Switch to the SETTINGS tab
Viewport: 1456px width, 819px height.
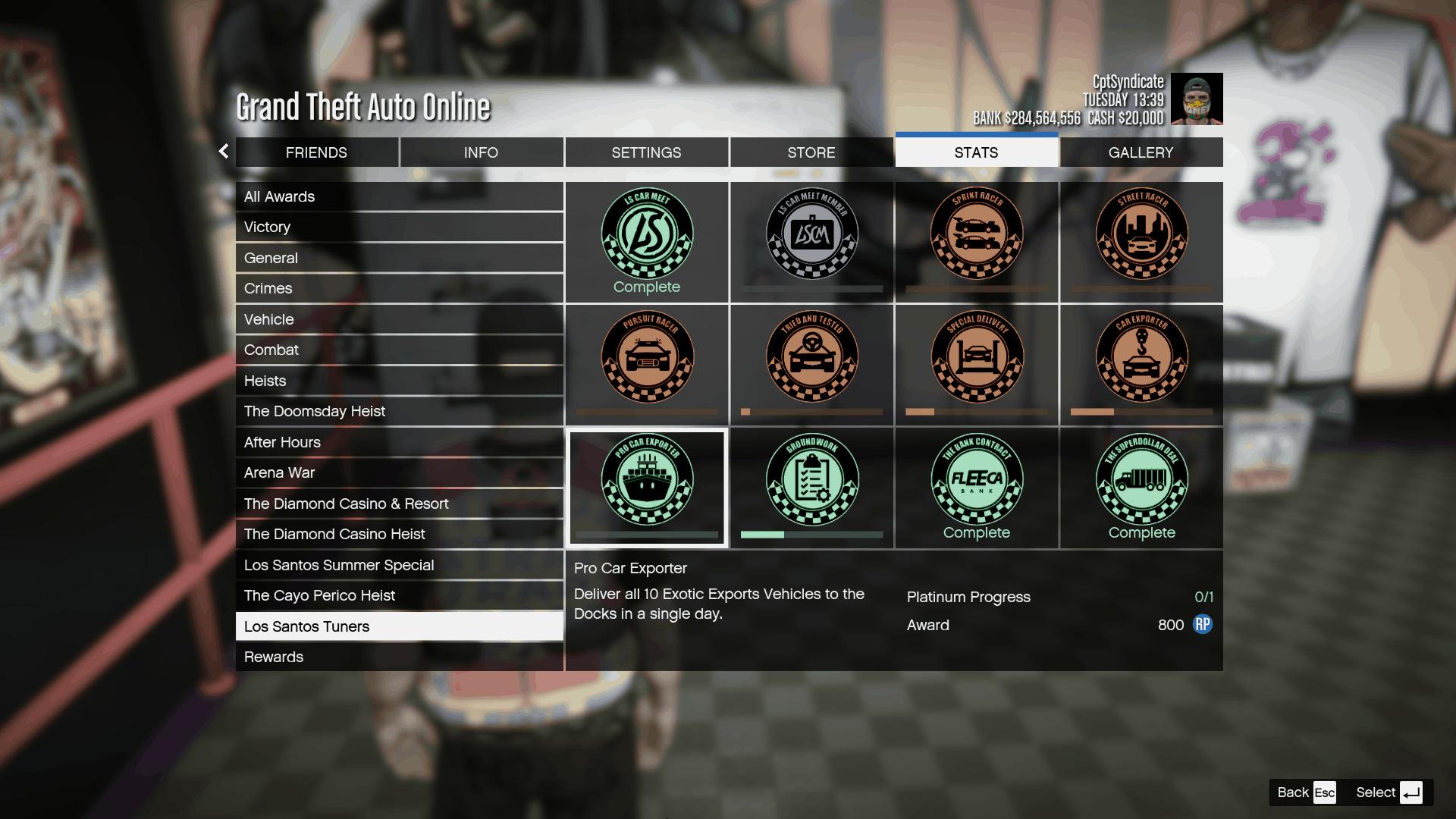click(x=646, y=152)
